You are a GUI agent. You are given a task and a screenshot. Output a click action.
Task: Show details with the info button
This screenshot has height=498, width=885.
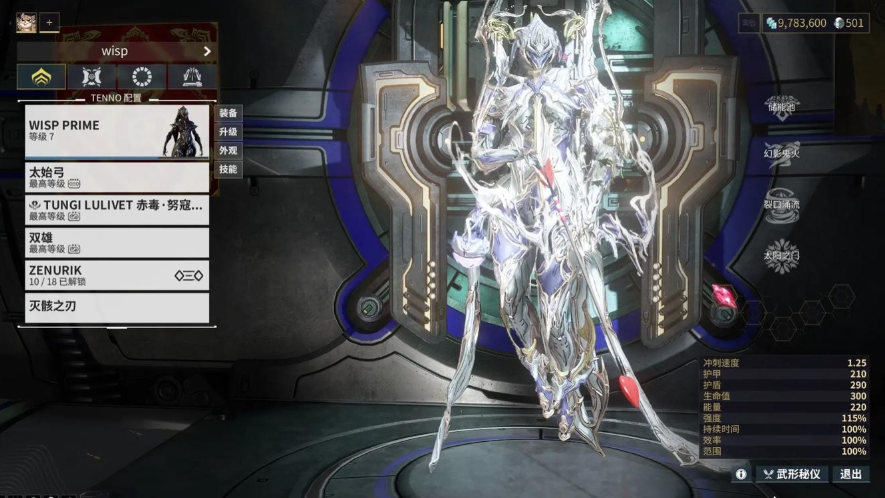point(741,475)
